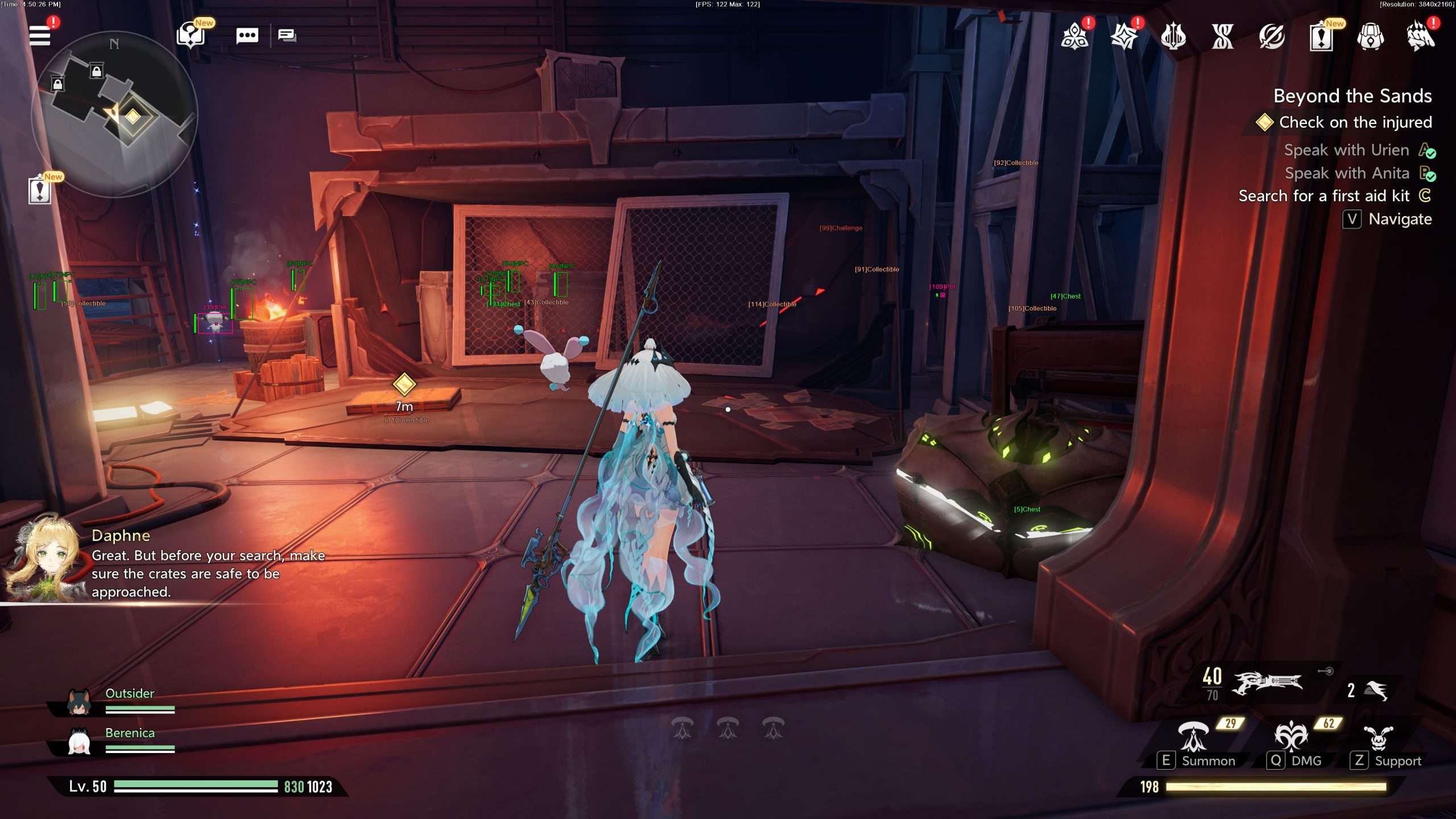Click the exclamation card icon below the minimap
The image size is (1456, 819).
(39, 191)
